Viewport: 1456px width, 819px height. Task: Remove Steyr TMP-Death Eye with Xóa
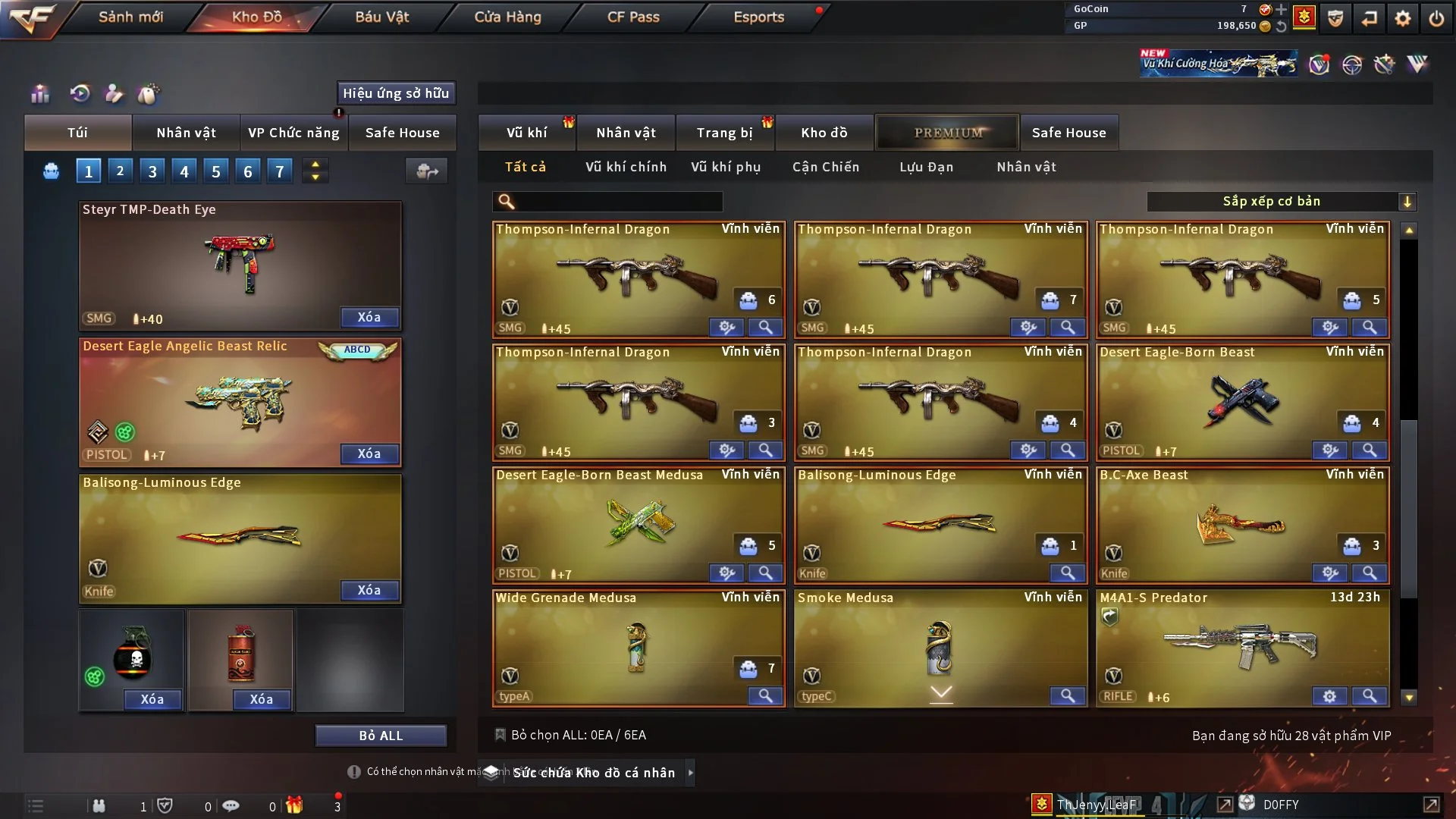[x=369, y=317]
